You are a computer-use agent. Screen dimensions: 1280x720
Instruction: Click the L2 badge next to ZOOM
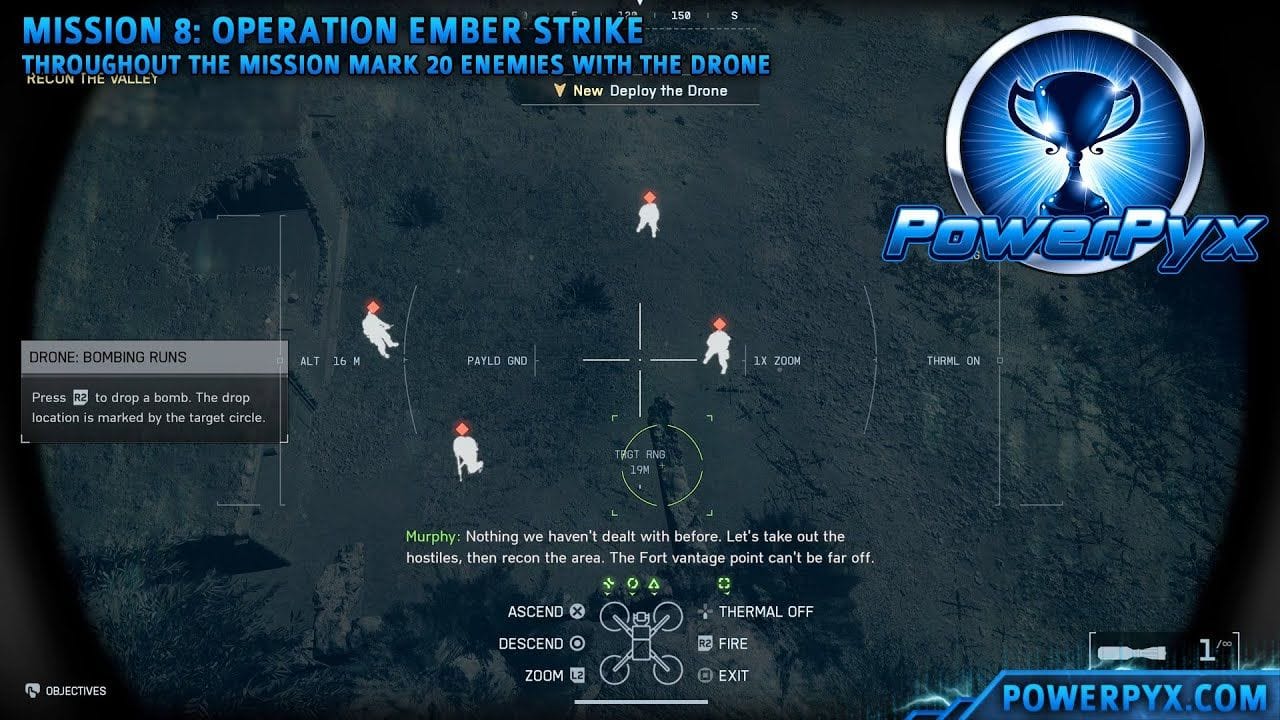[578, 675]
